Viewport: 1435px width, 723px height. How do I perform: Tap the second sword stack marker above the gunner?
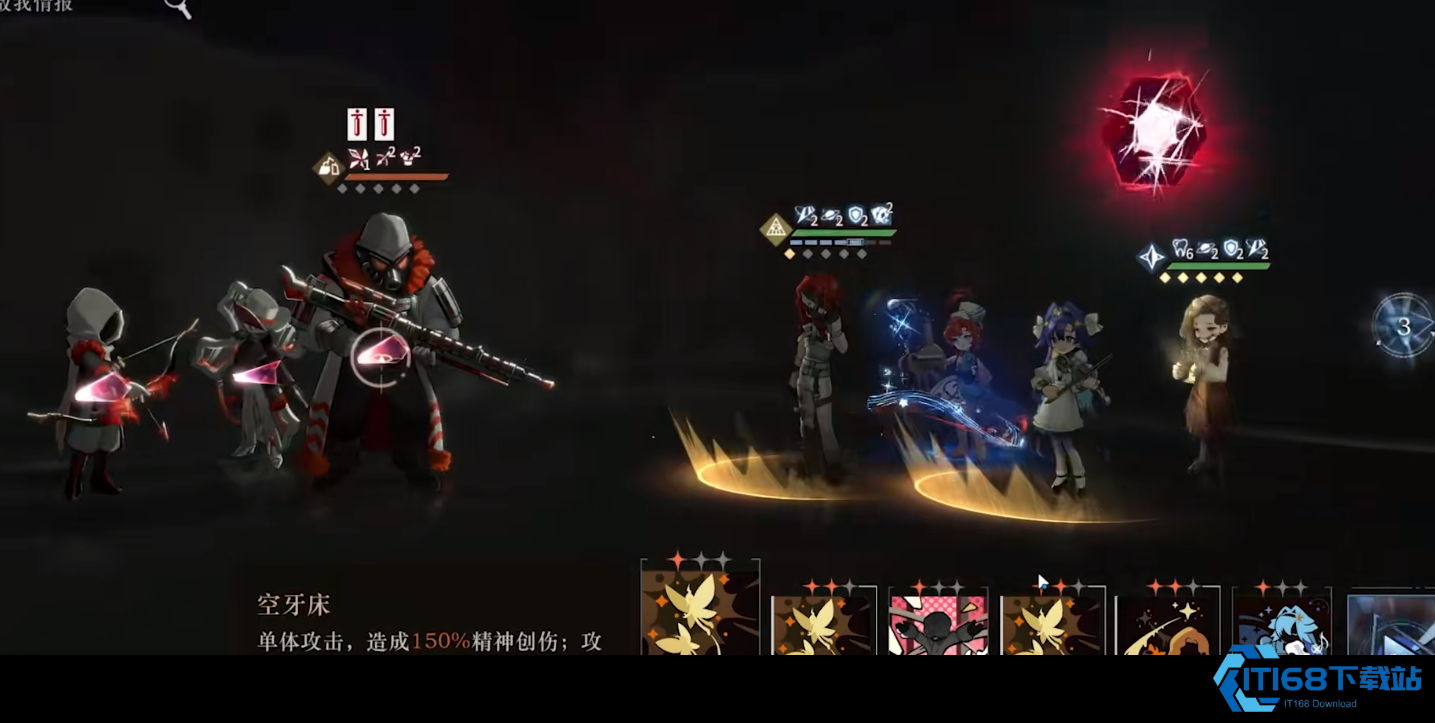point(384,124)
